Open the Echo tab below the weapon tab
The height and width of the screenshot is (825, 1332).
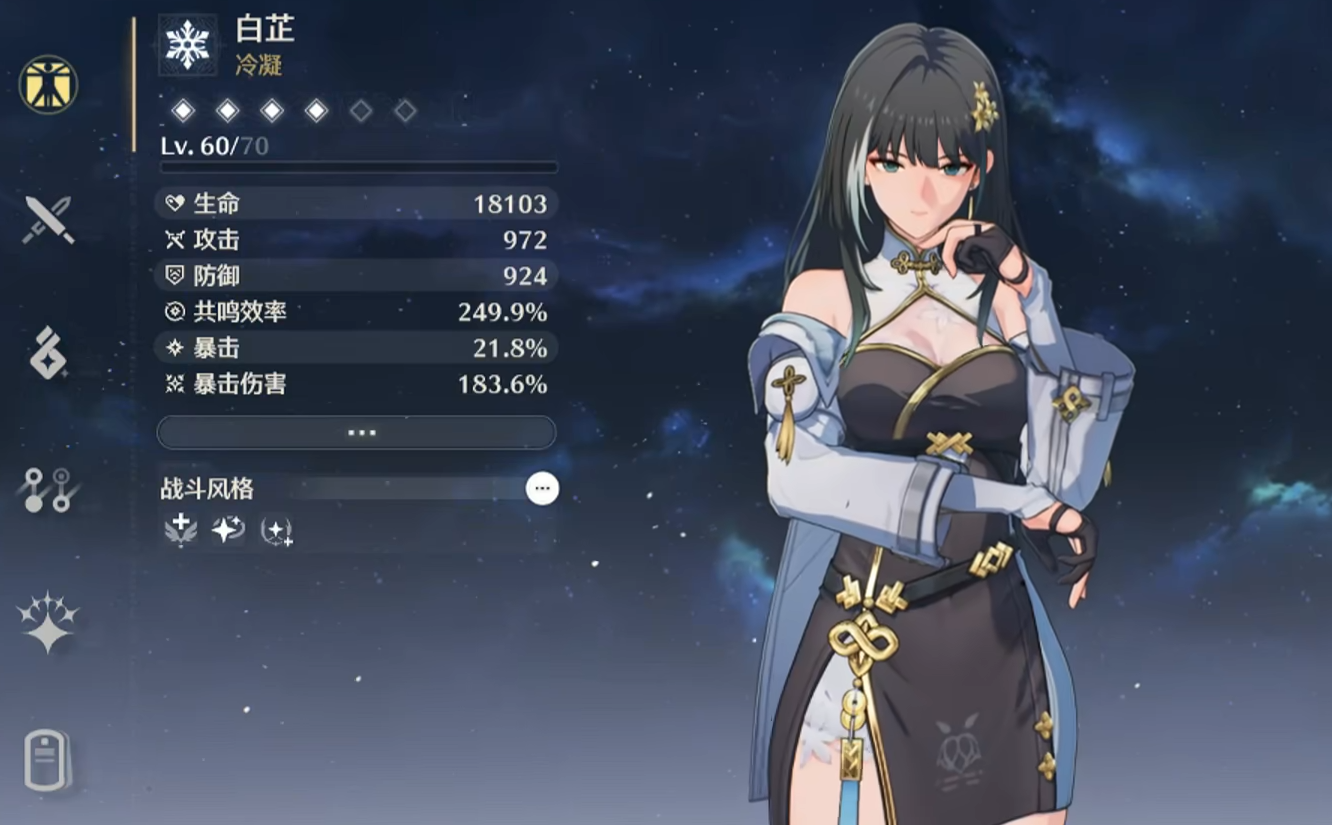click(x=48, y=353)
